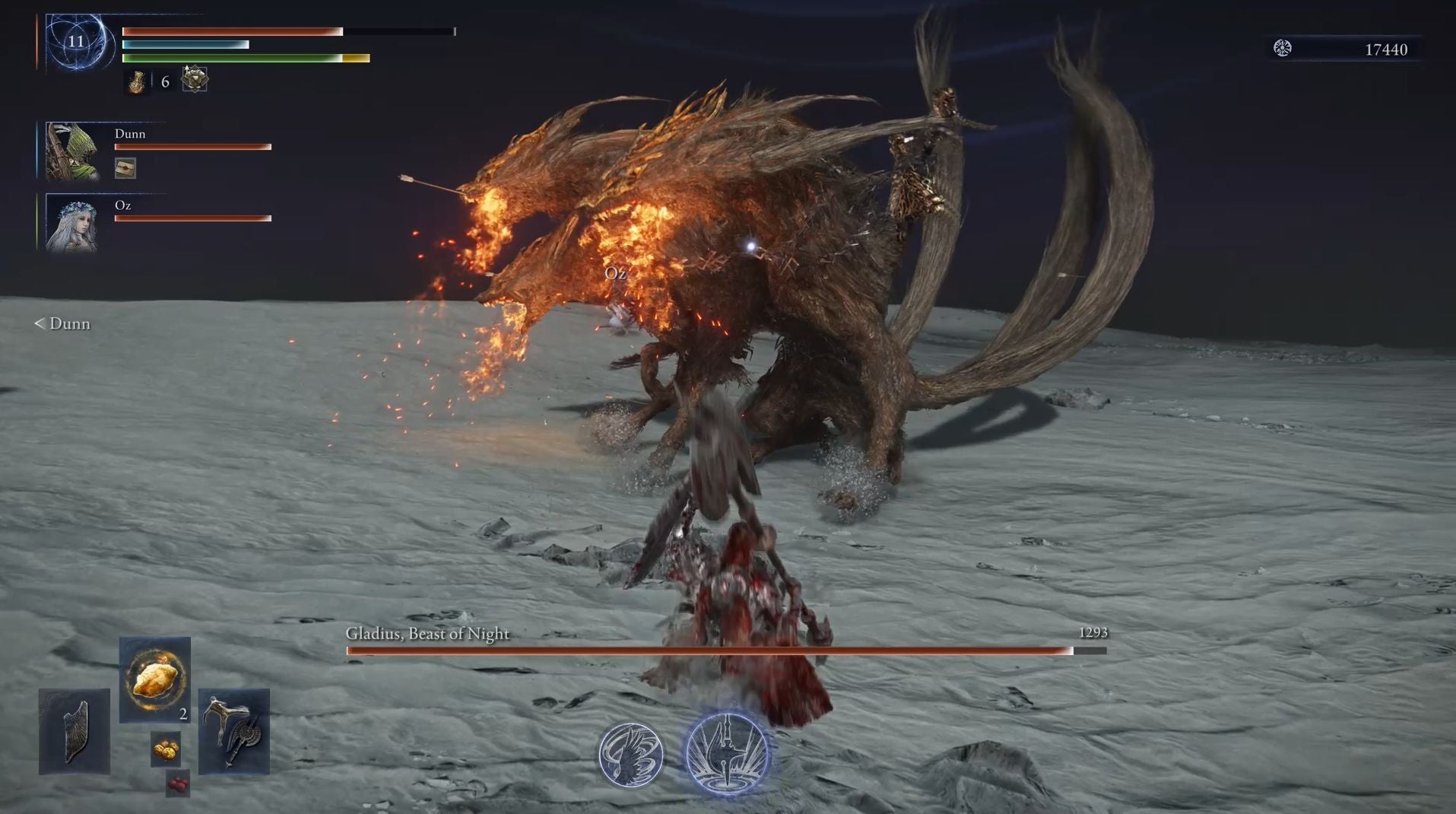The width and height of the screenshot is (1456, 814).
Task: Click the status buff icon beside the flask
Action: (195, 79)
